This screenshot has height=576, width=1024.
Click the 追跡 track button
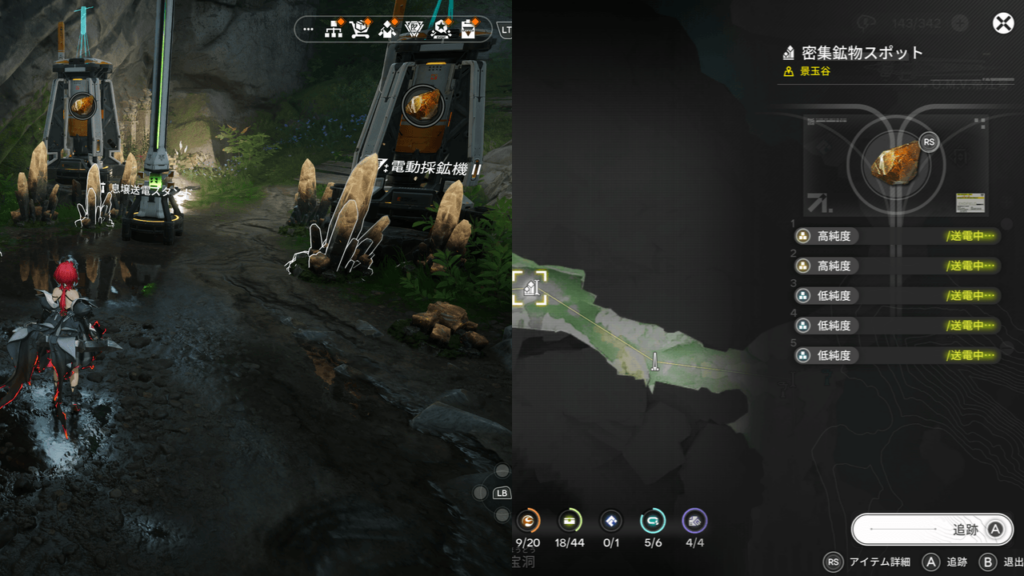pyautogui.click(x=931, y=530)
